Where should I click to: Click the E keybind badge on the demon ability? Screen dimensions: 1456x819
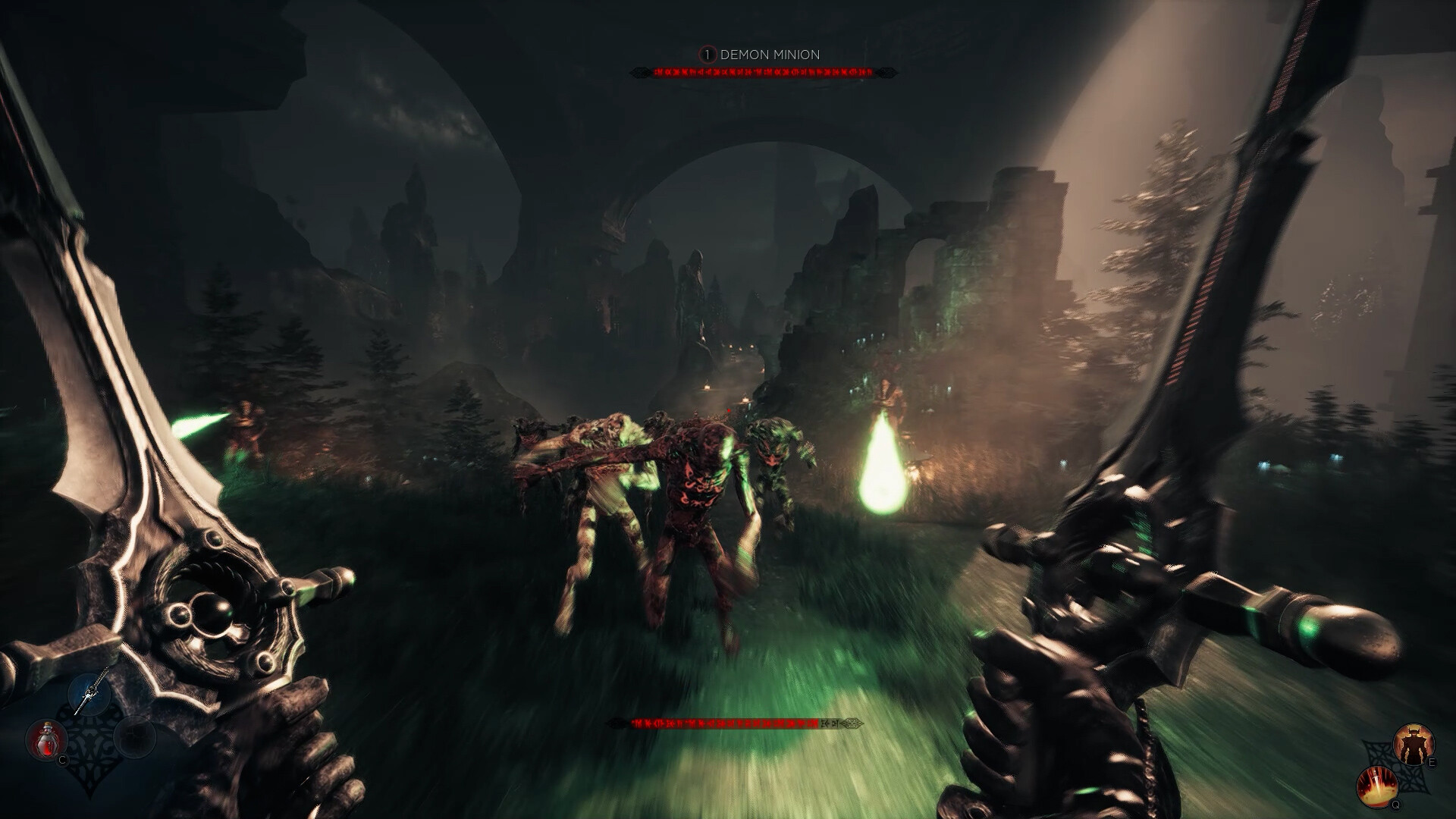point(1432,762)
